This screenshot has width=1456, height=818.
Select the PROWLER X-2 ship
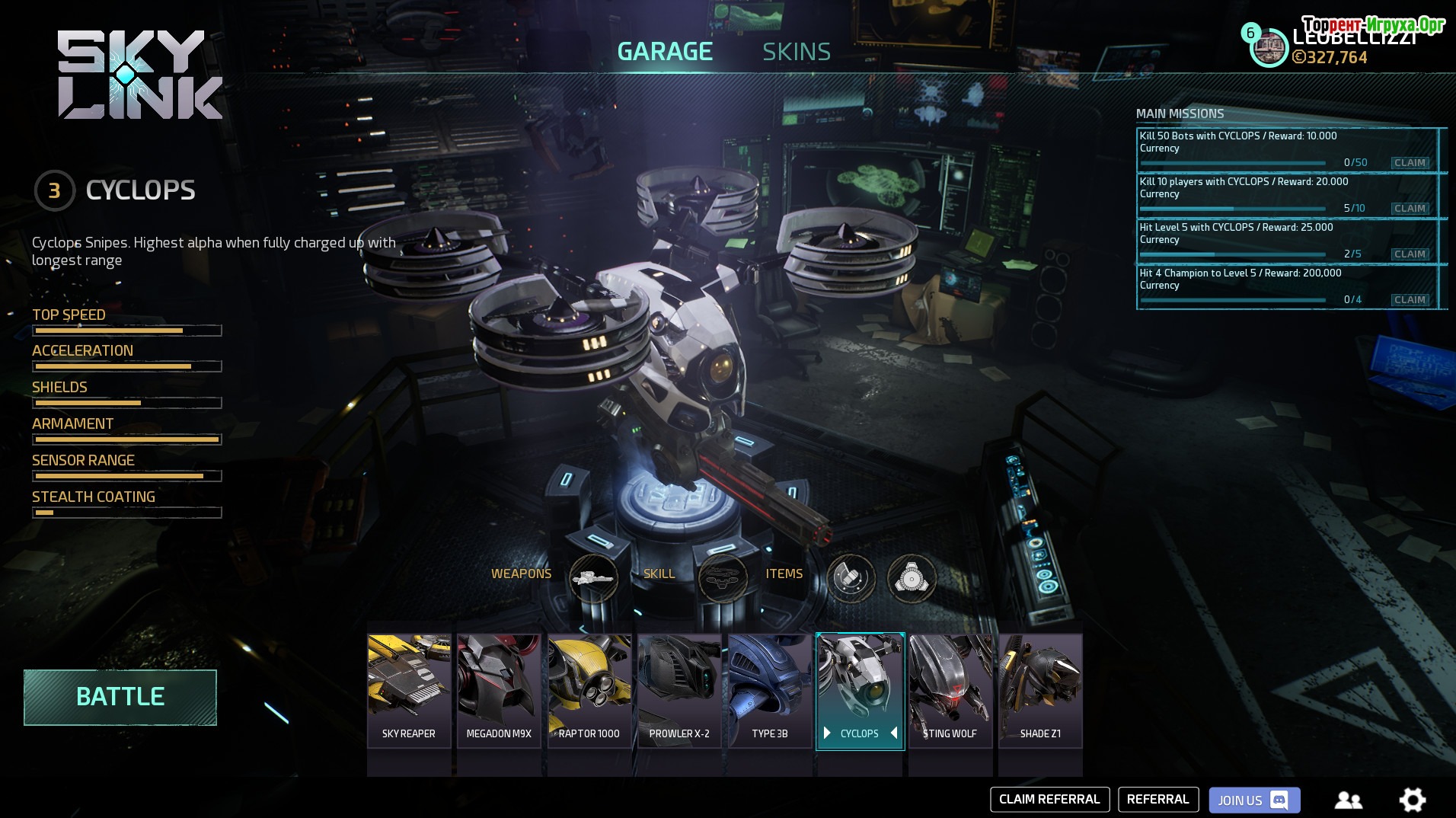point(679,690)
